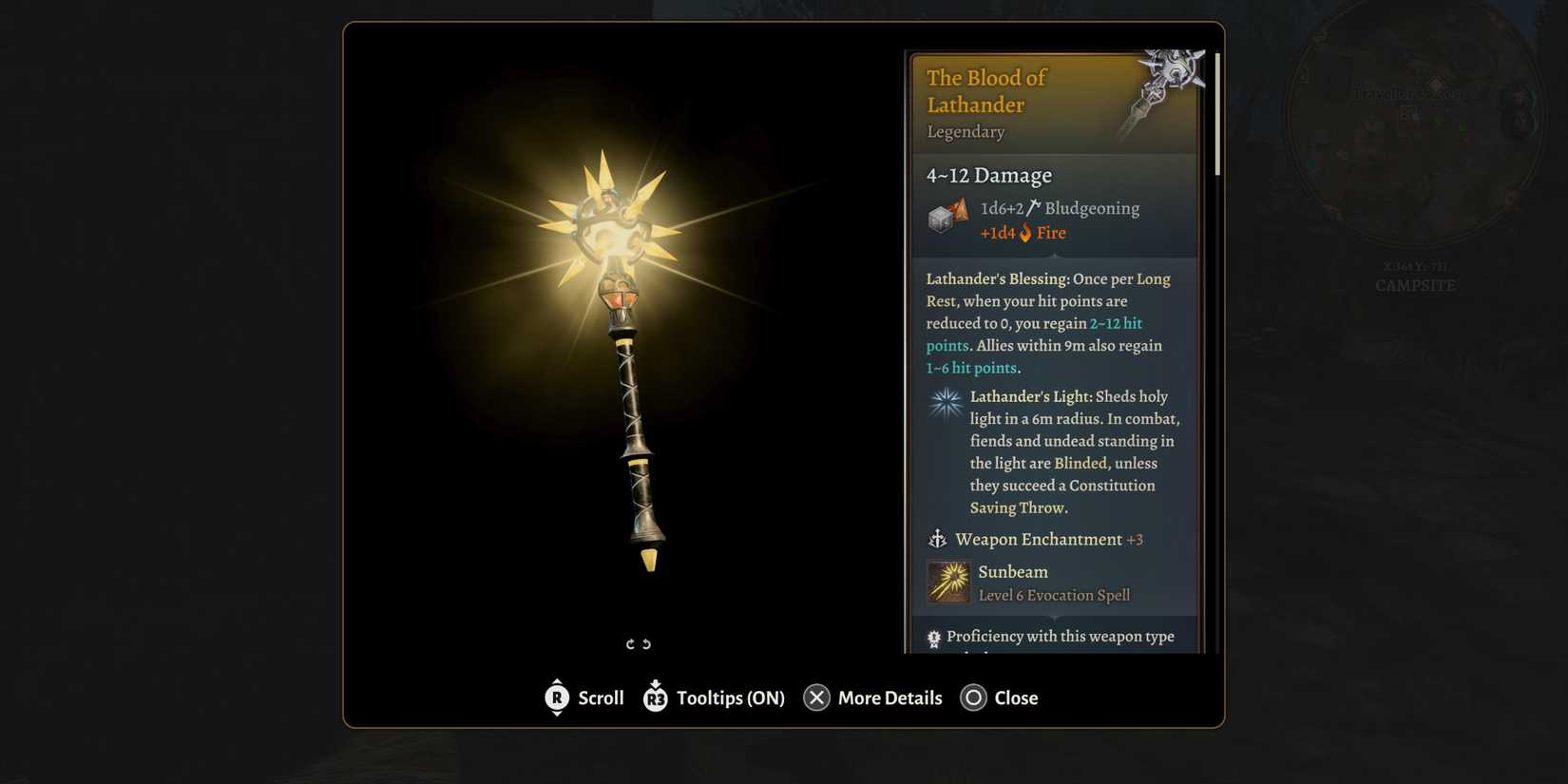Toggle Tooltips to OFF
This screenshot has height=784, width=1568.
tap(732, 698)
